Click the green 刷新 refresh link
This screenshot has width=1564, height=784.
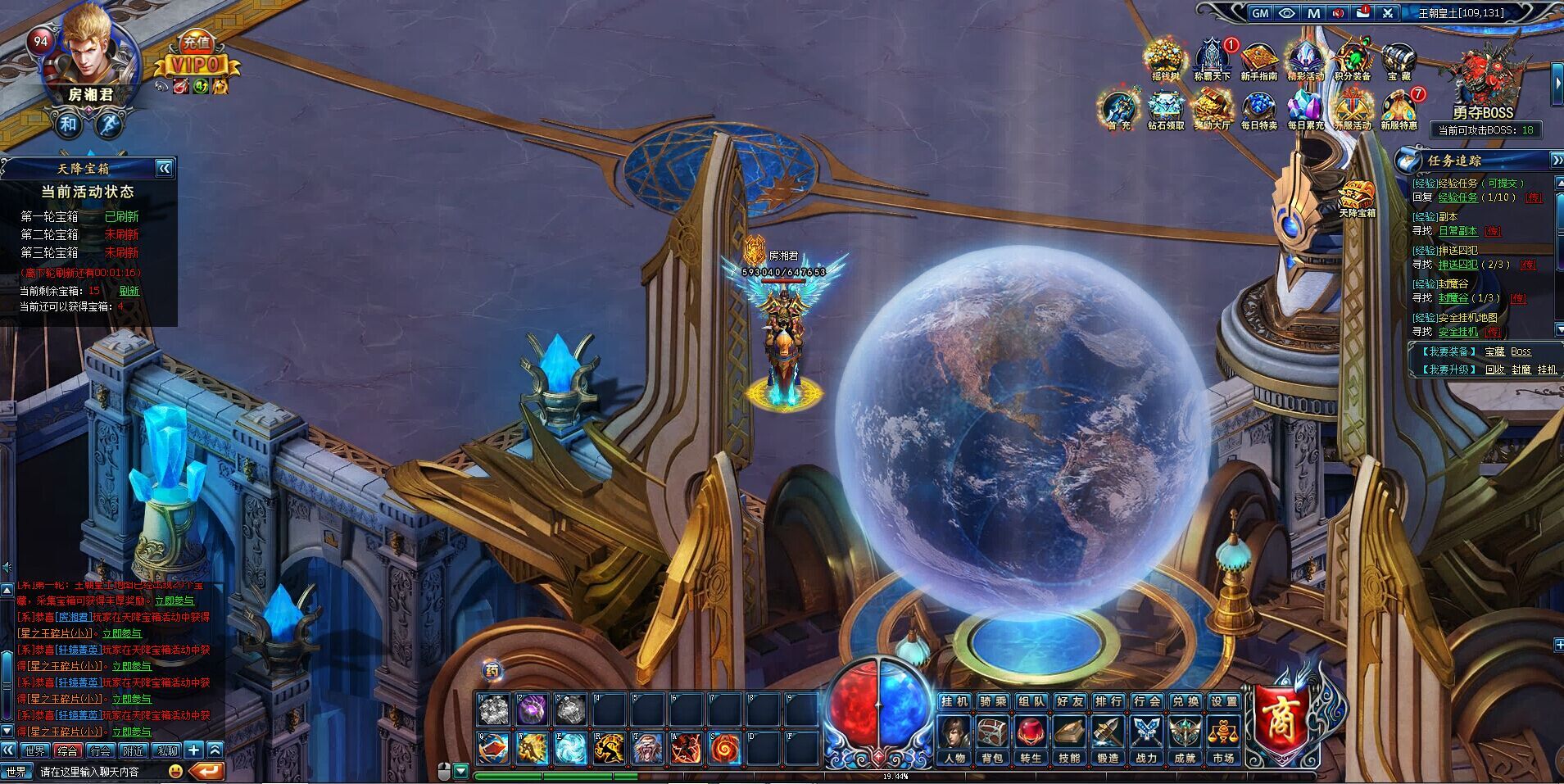[x=129, y=291]
